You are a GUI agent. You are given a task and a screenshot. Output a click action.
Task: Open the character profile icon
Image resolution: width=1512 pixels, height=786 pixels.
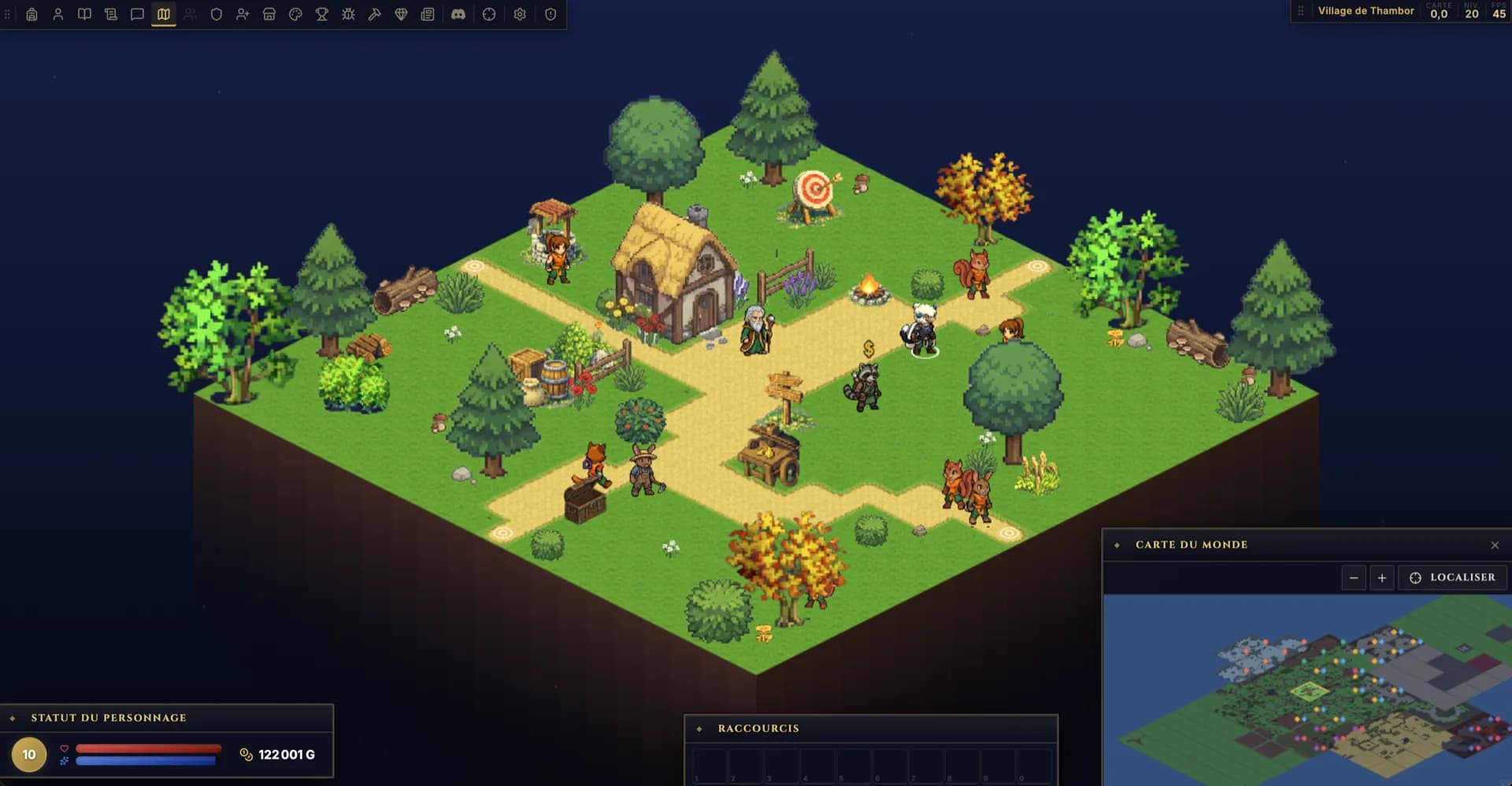tap(58, 14)
